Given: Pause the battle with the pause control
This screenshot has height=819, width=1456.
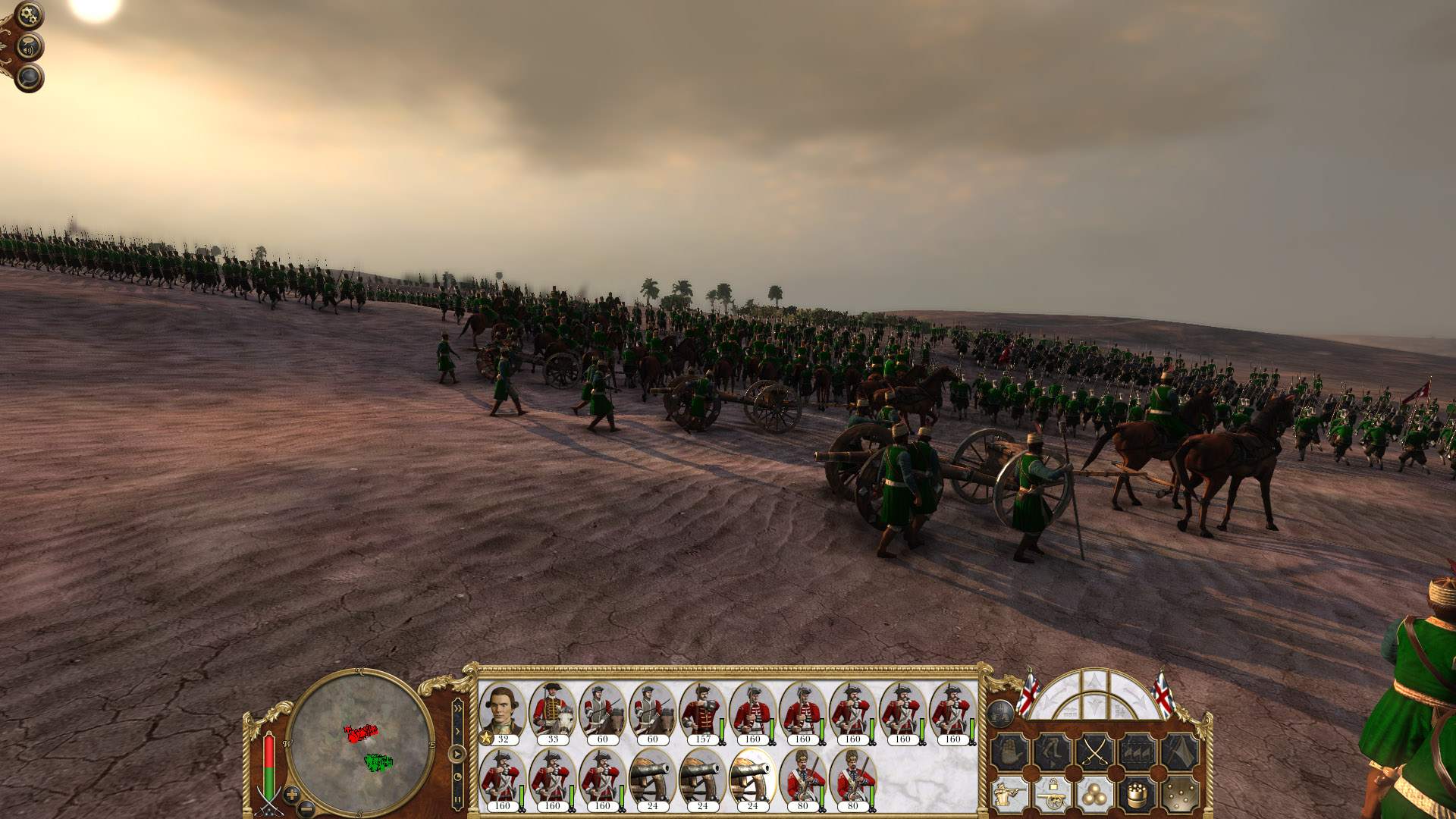Looking at the screenshot, I should point(458,799).
